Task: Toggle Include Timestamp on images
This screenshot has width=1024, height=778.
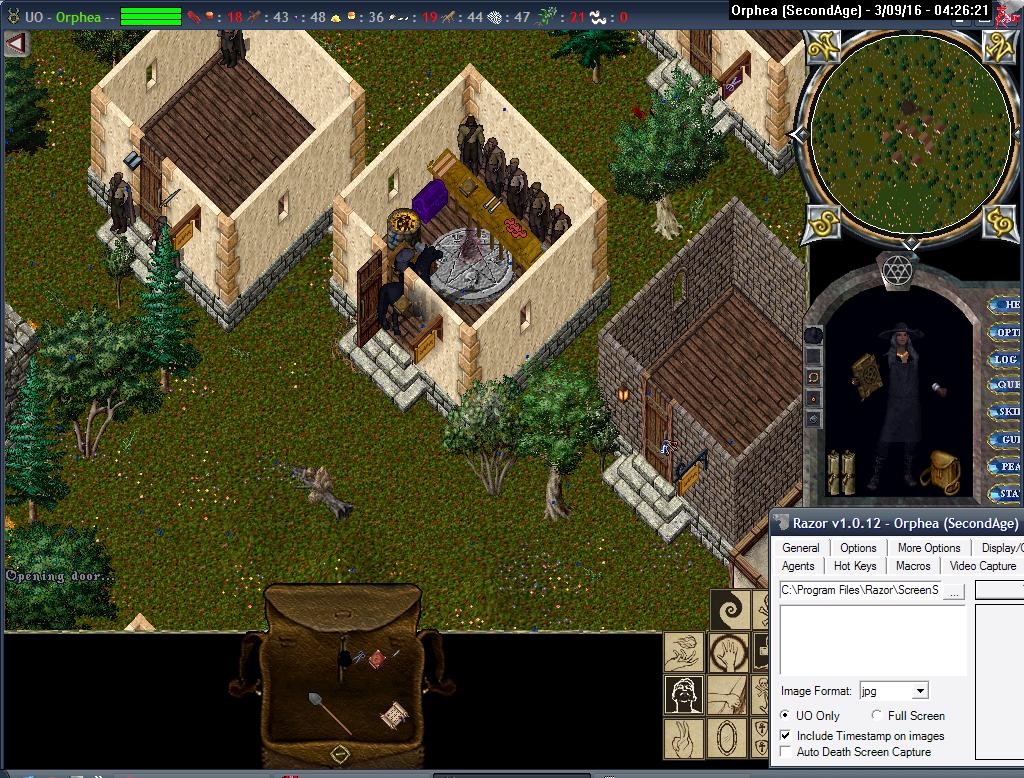Action: pos(786,736)
